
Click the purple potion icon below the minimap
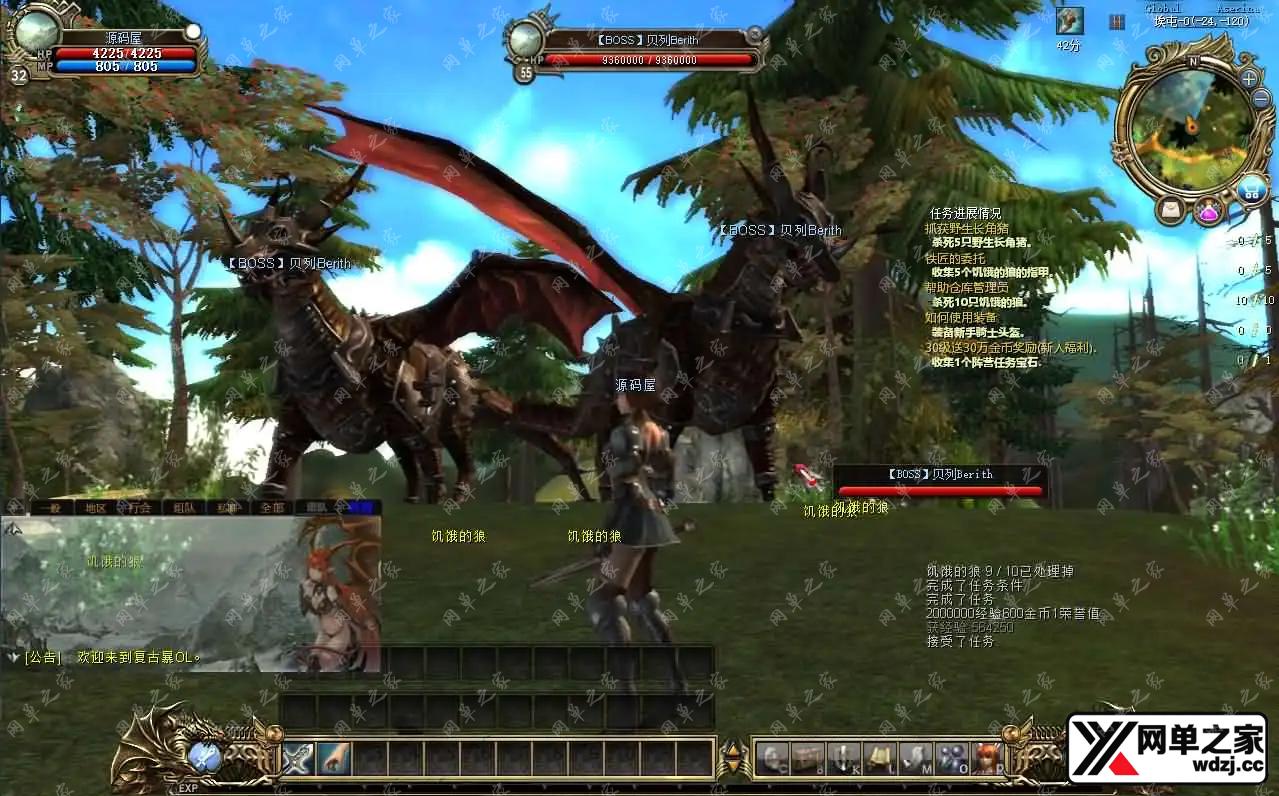tap(1208, 211)
